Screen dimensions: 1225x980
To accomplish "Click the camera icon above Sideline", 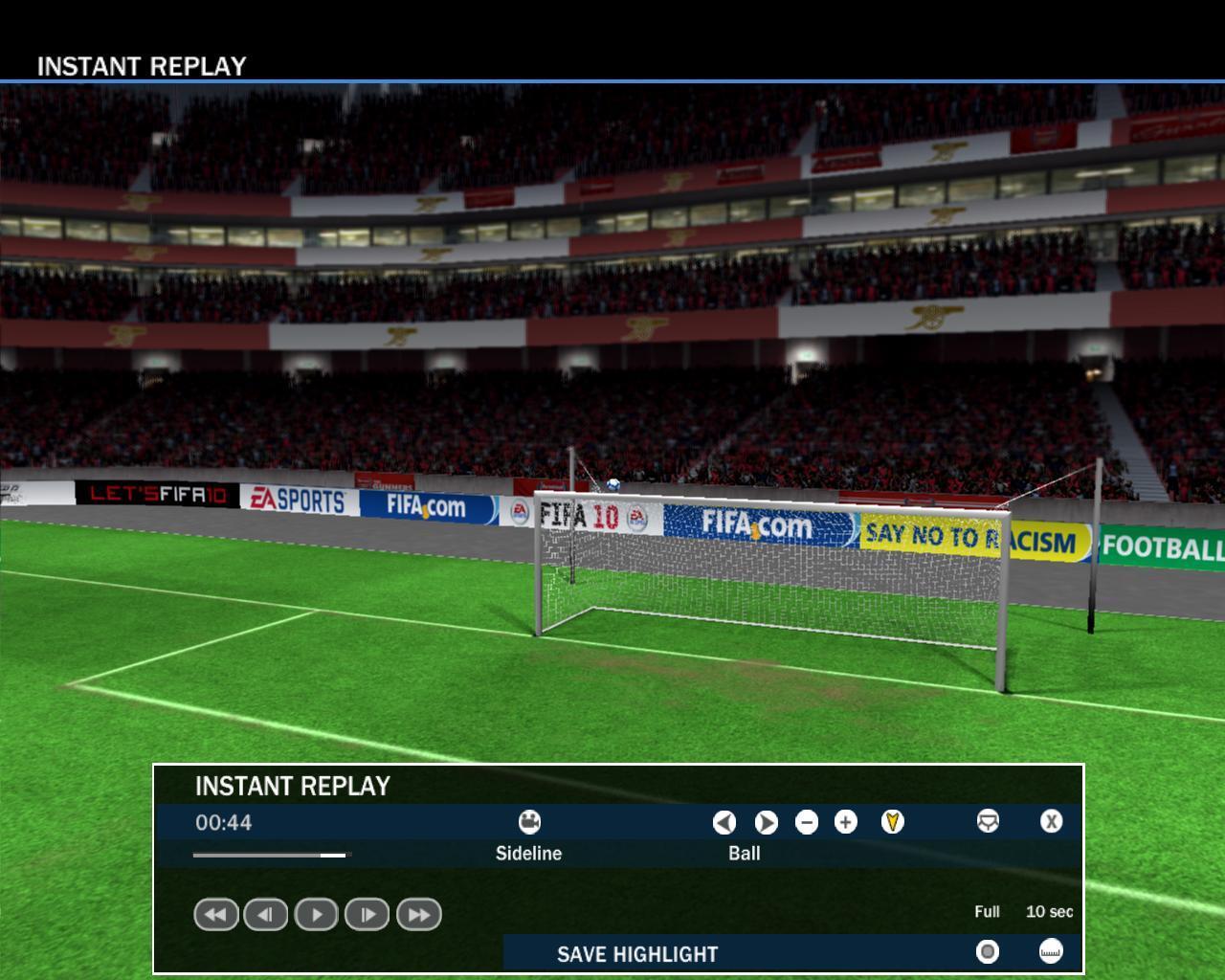I will point(529,822).
